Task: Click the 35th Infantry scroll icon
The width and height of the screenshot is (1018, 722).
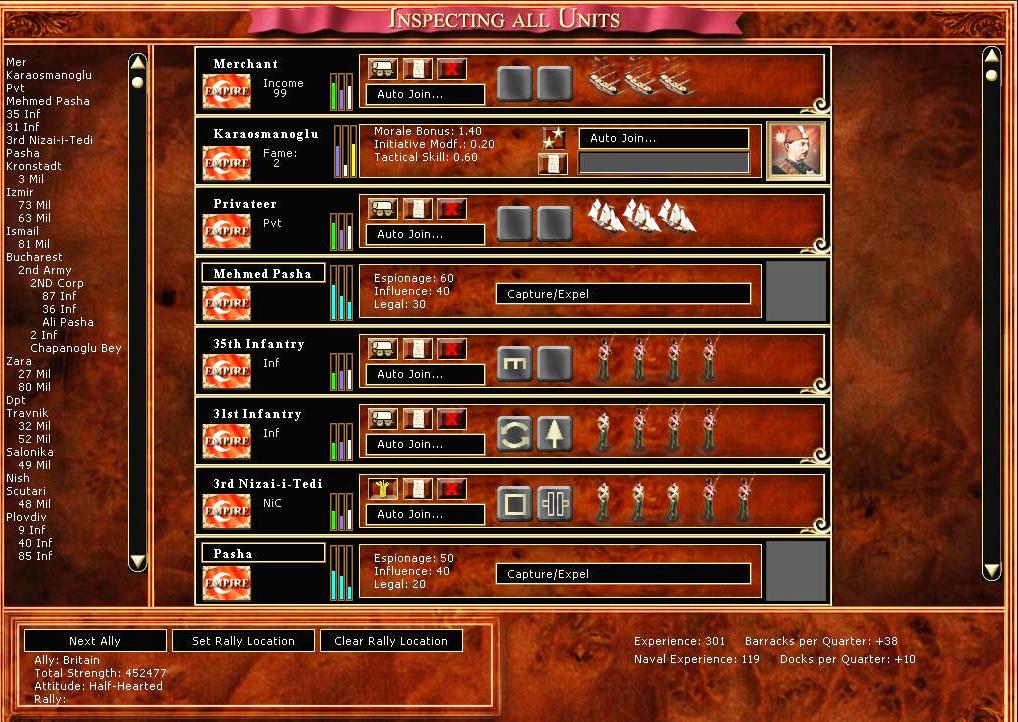Action: click(418, 349)
